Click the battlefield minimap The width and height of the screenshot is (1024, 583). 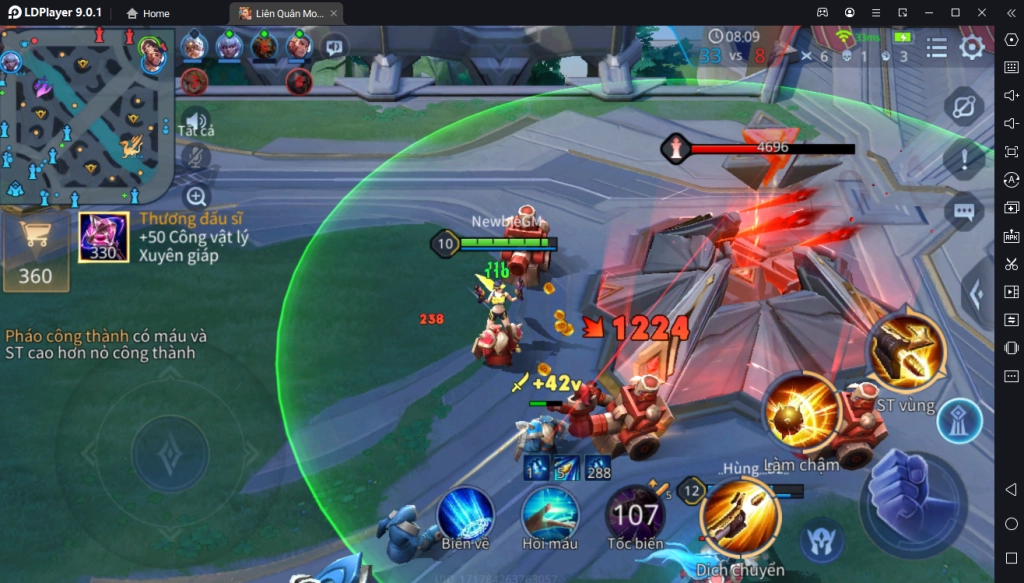coord(87,116)
